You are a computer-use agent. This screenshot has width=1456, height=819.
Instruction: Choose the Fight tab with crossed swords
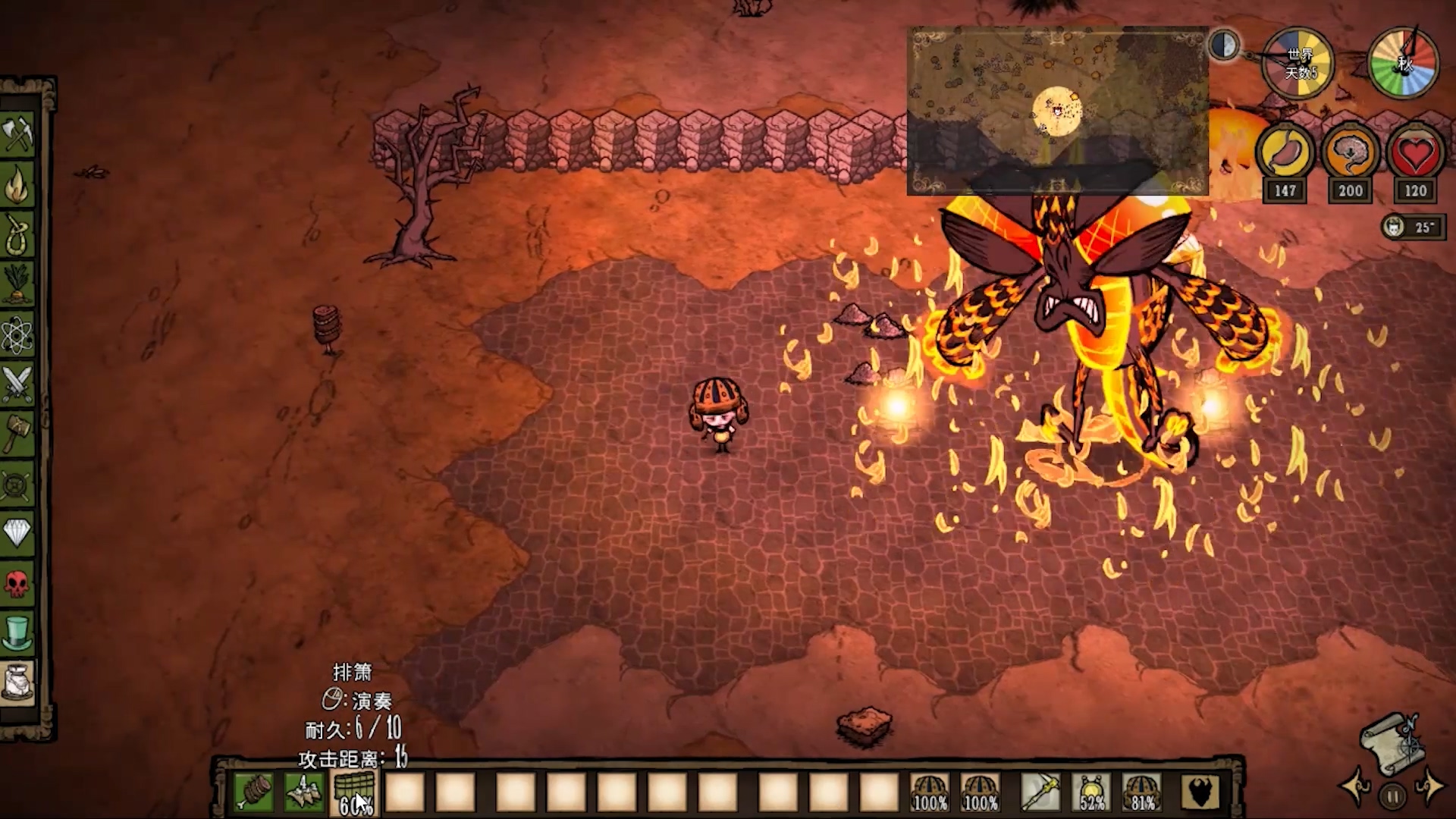tap(17, 383)
